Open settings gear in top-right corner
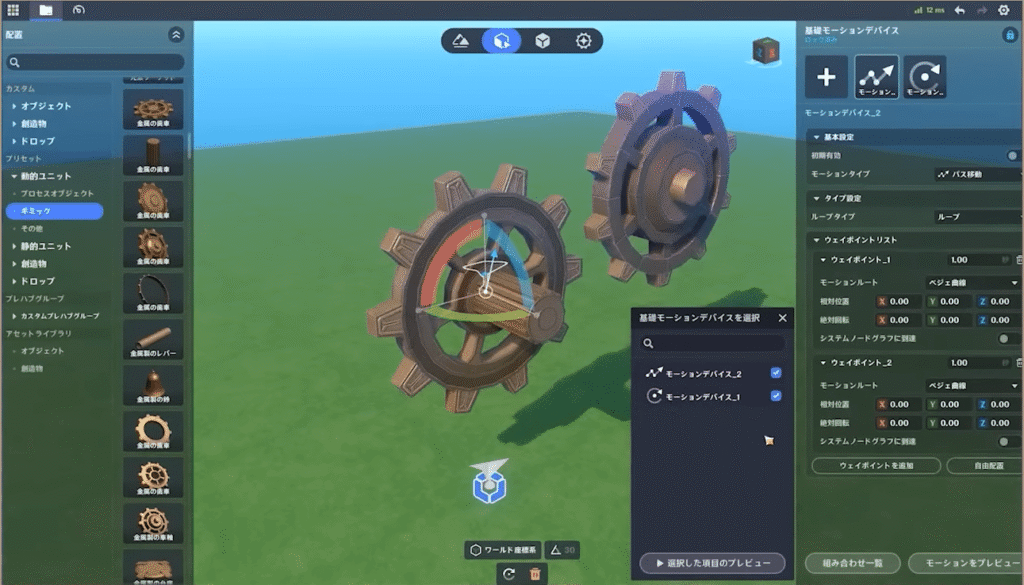 coord(1004,10)
